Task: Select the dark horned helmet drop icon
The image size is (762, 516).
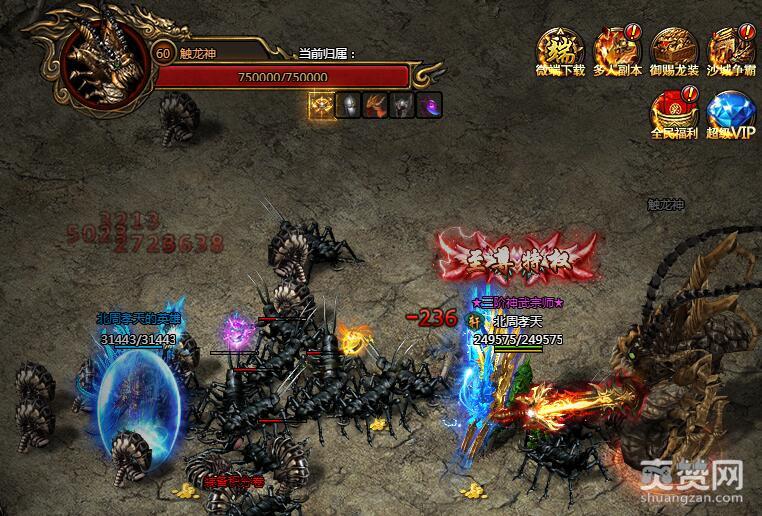Action: click(x=402, y=105)
